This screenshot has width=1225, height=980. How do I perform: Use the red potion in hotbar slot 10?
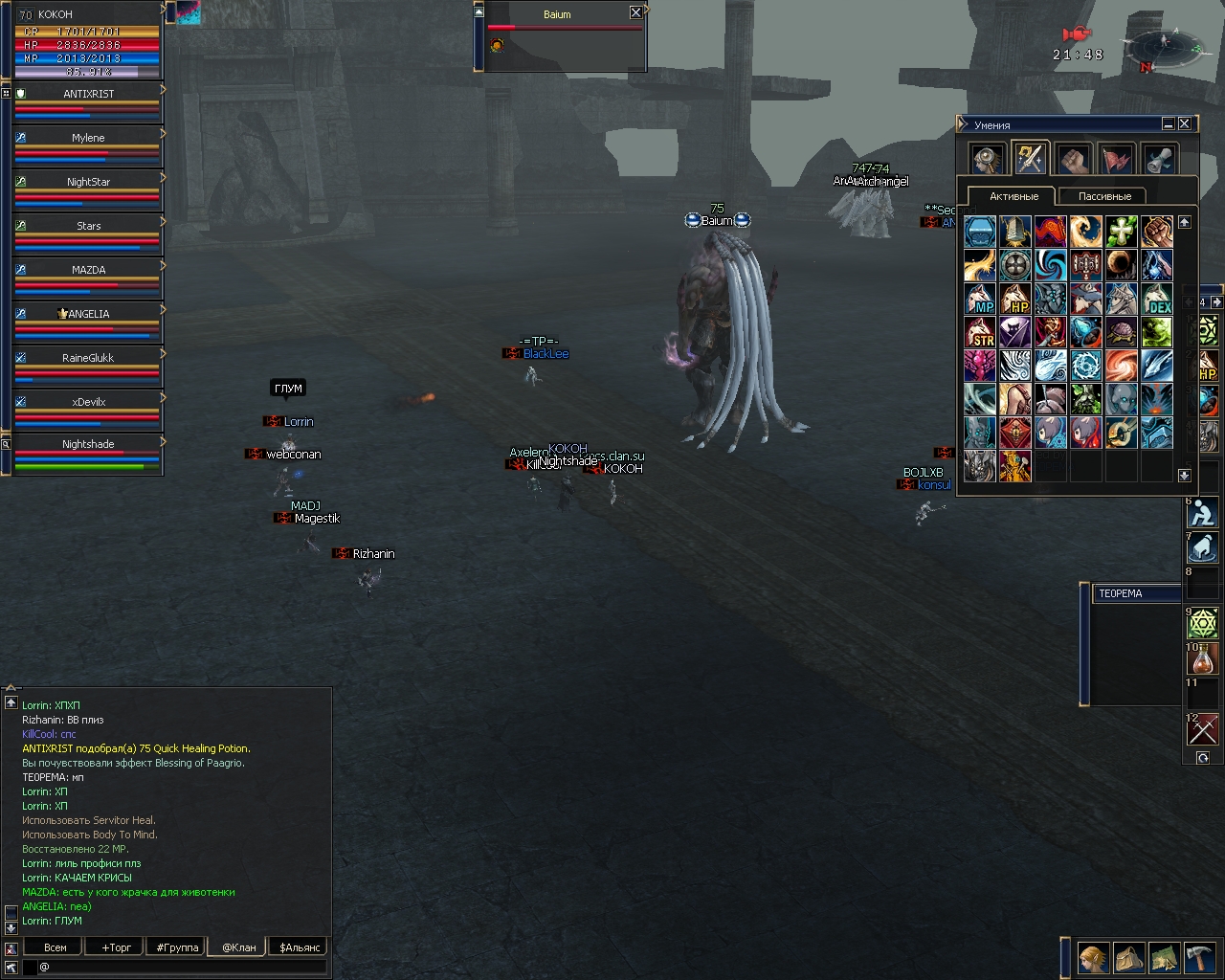[x=1202, y=659]
